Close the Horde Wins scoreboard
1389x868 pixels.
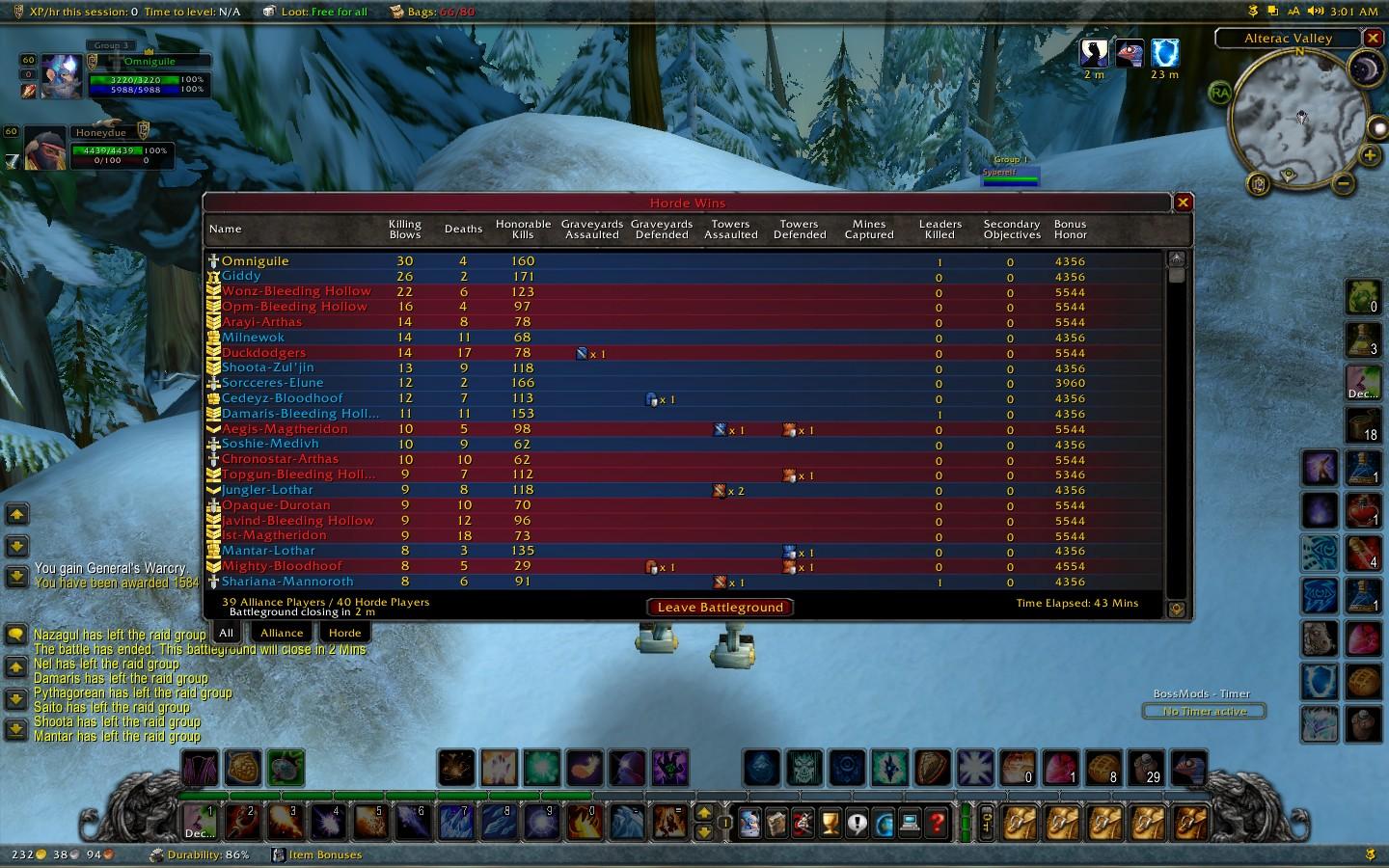1183,203
